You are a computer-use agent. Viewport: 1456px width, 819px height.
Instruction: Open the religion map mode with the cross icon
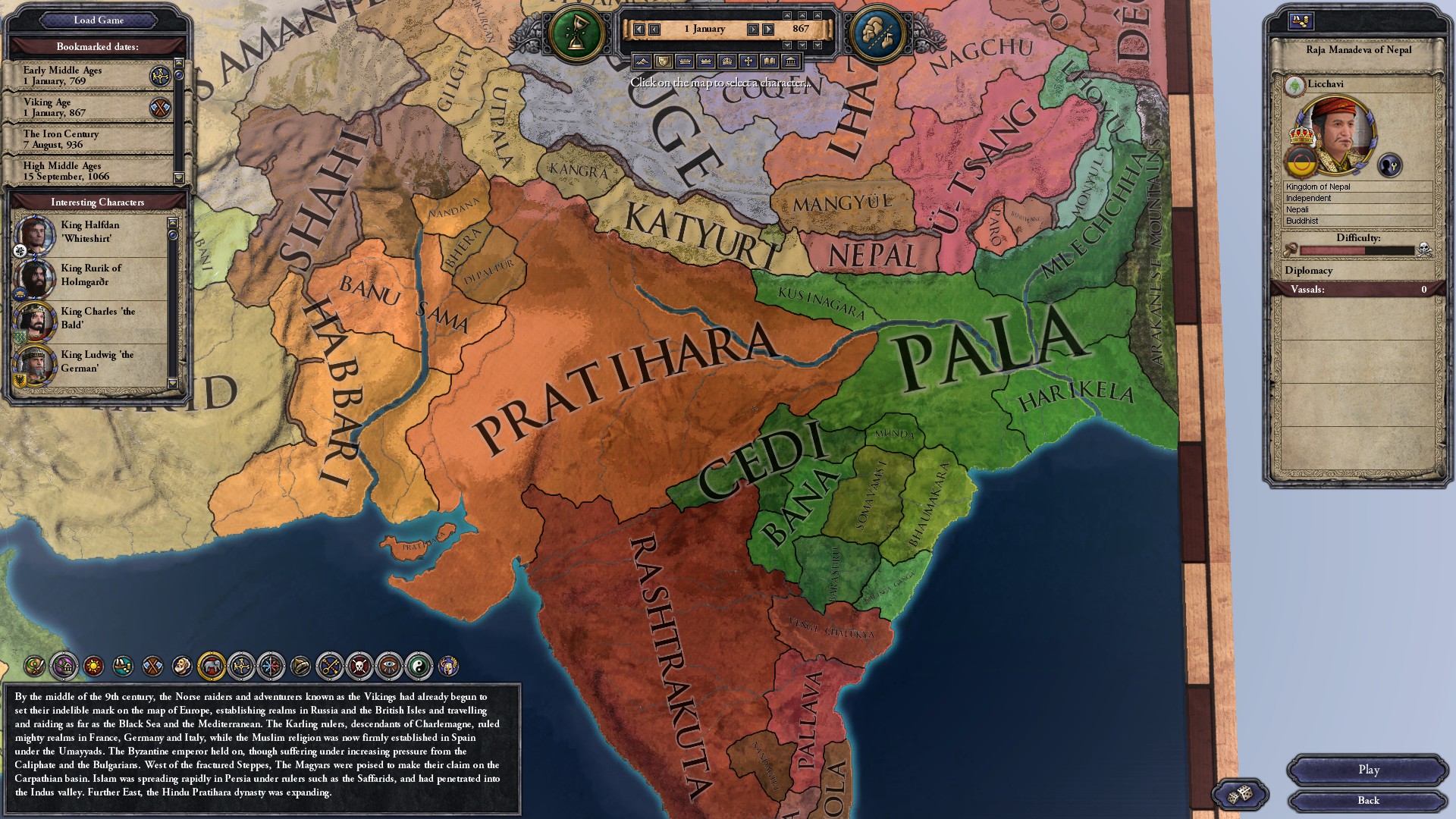(746, 61)
